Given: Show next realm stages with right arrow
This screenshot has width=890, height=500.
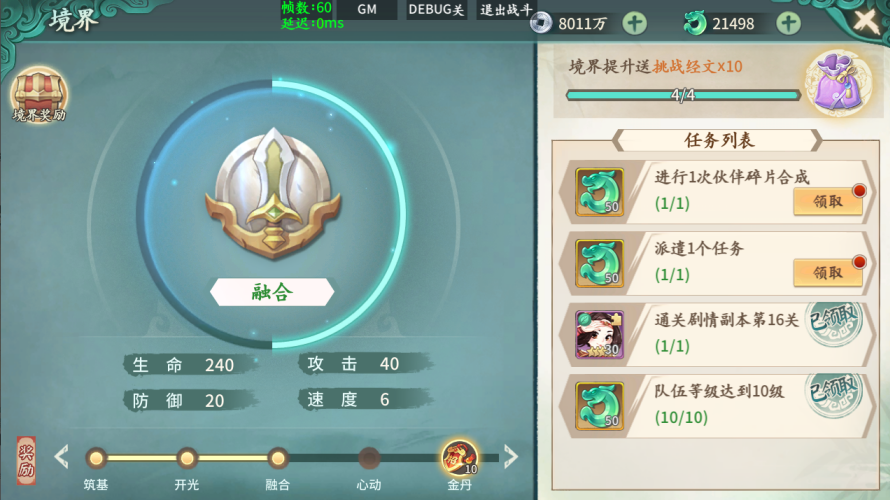Looking at the screenshot, I should click(511, 457).
